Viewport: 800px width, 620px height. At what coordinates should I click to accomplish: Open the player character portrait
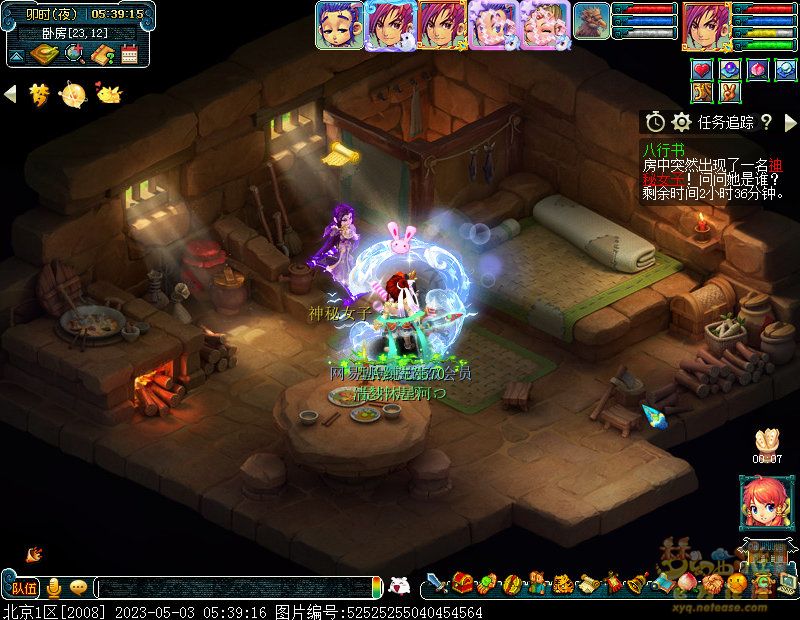click(x=706, y=26)
